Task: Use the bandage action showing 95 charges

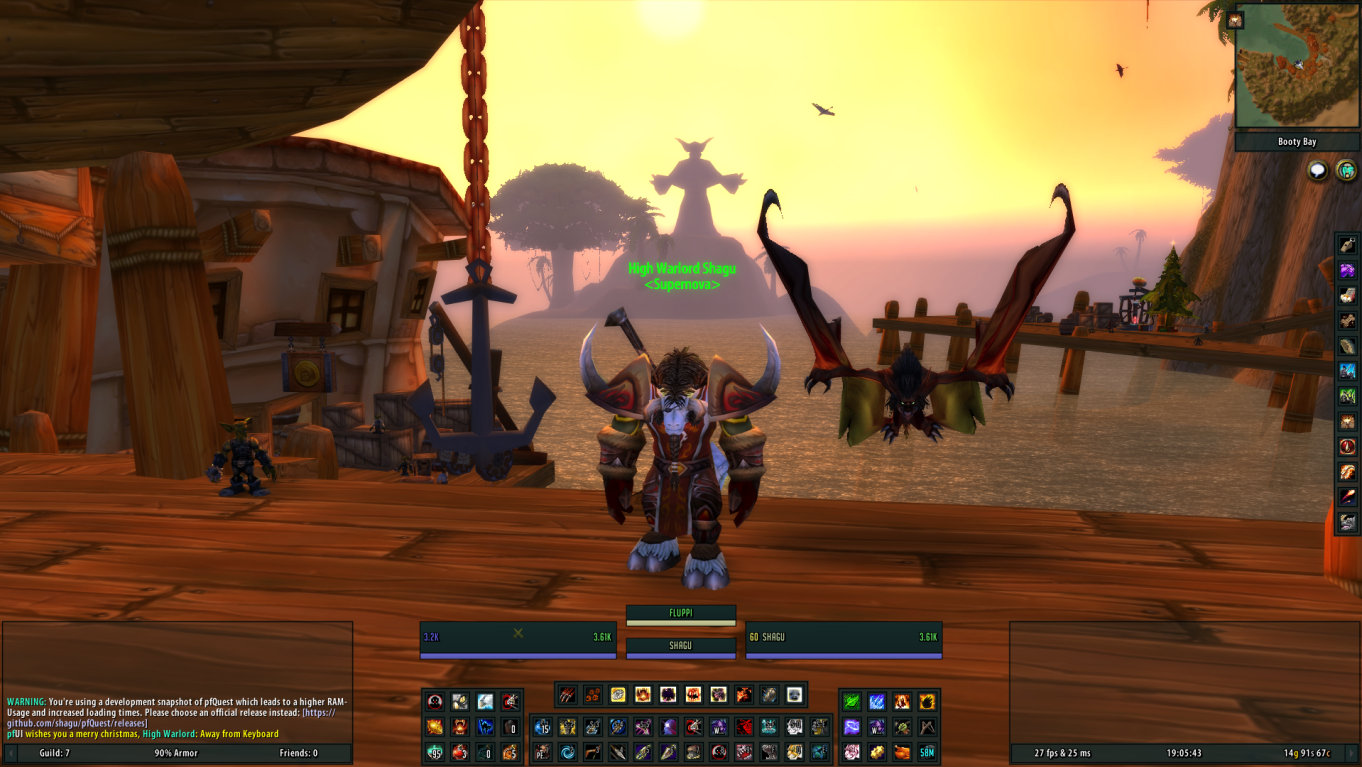Action: click(434, 753)
